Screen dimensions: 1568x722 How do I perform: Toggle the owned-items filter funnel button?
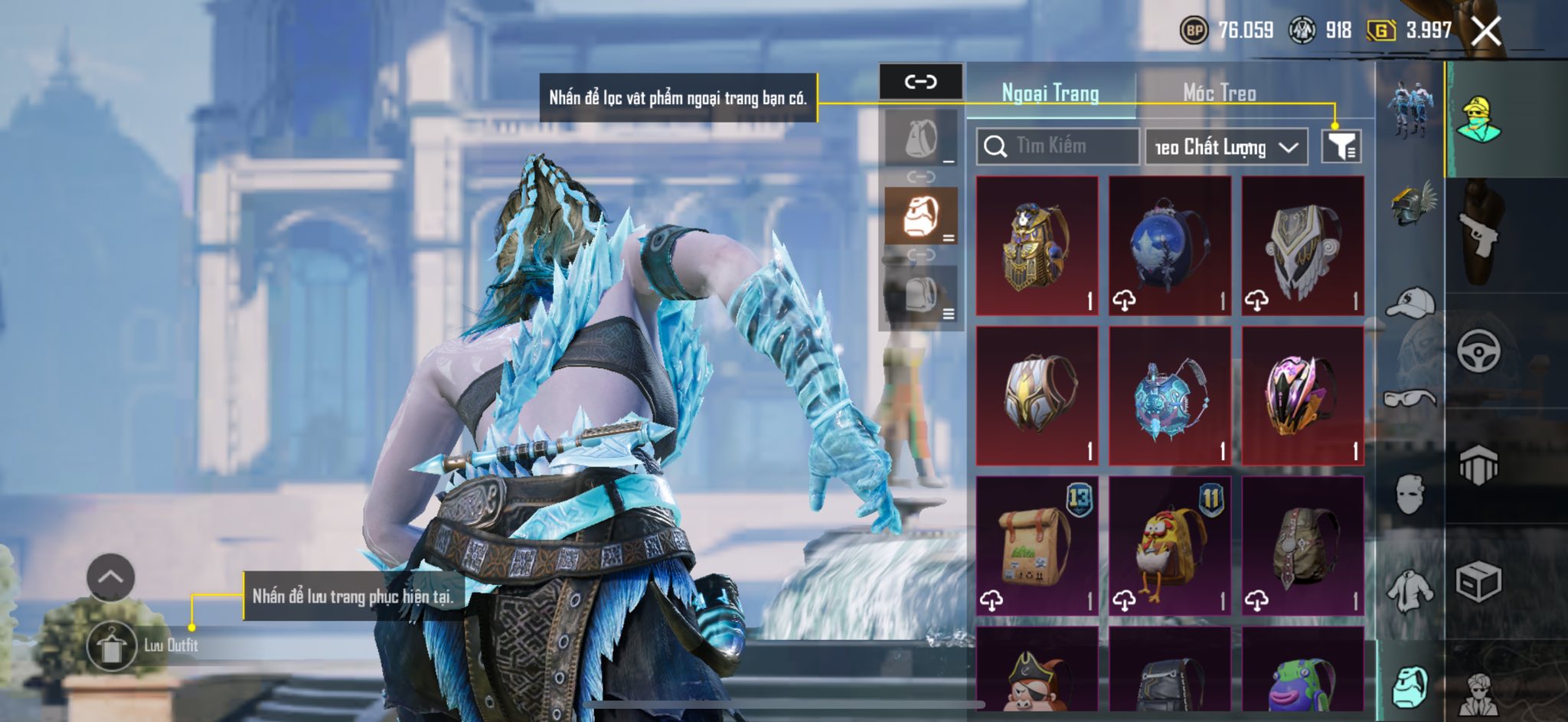(1341, 146)
